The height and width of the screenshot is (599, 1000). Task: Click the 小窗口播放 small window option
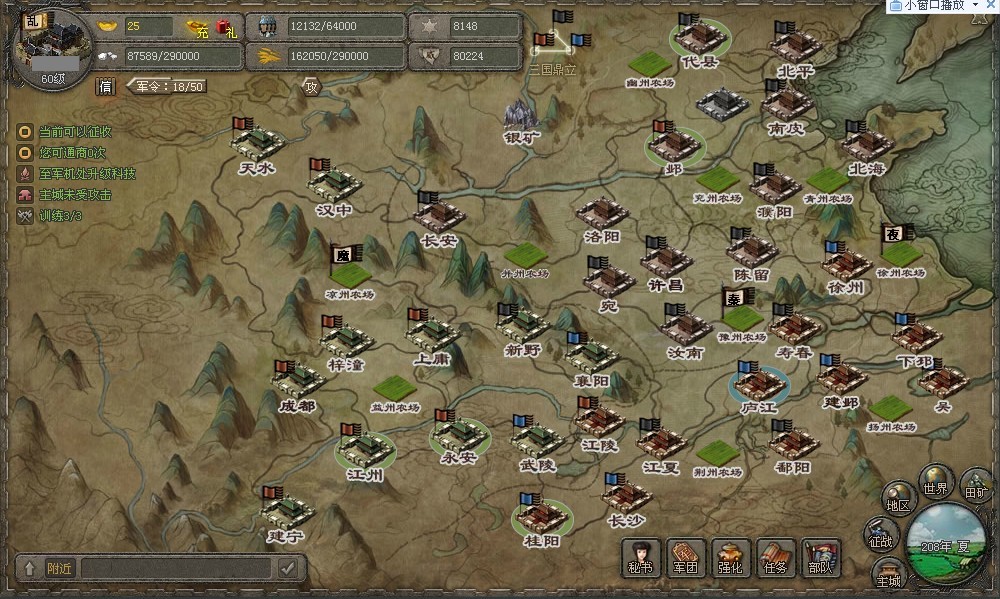point(934,6)
